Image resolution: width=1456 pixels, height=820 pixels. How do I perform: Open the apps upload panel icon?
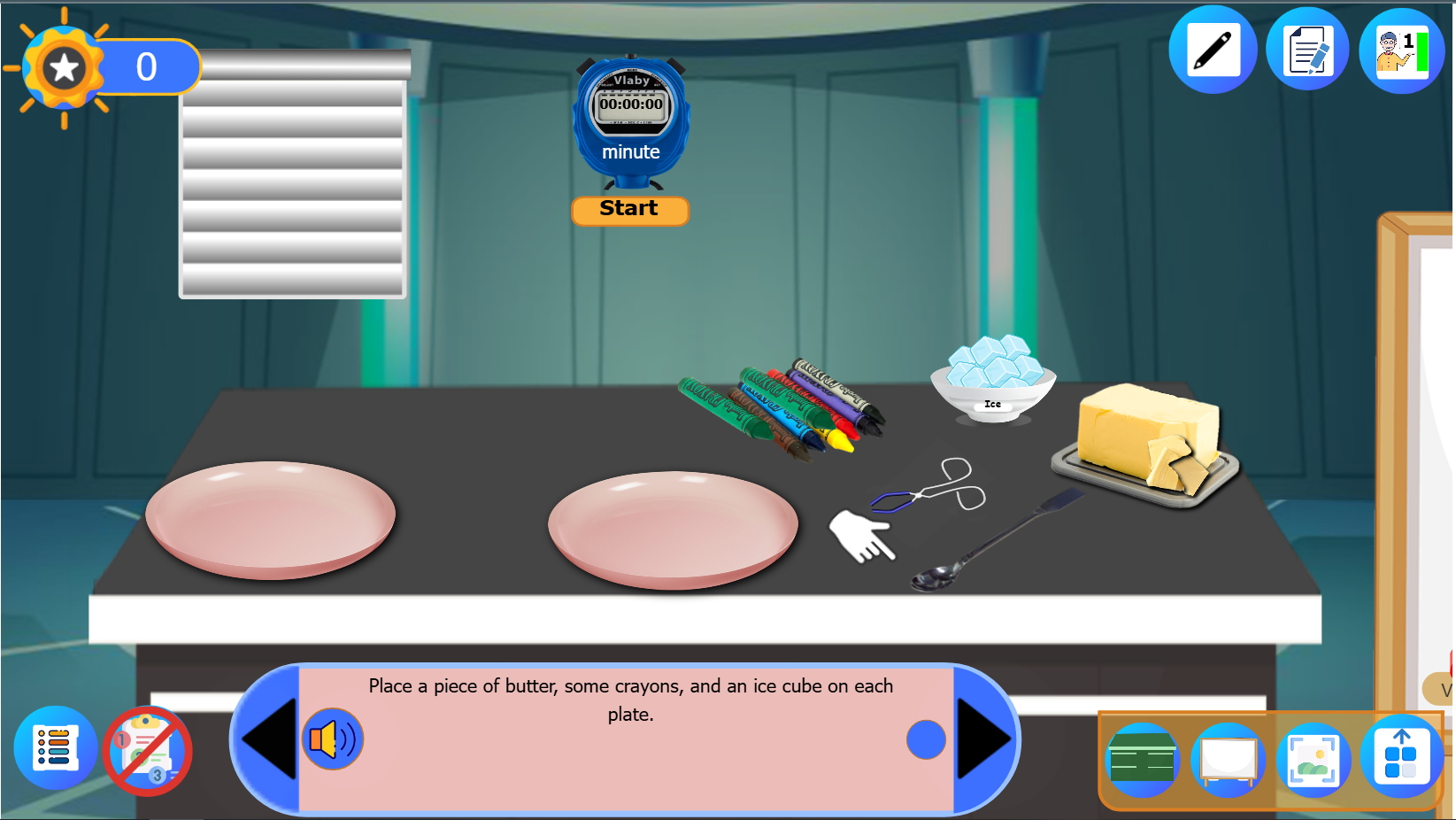pyautogui.click(x=1403, y=759)
